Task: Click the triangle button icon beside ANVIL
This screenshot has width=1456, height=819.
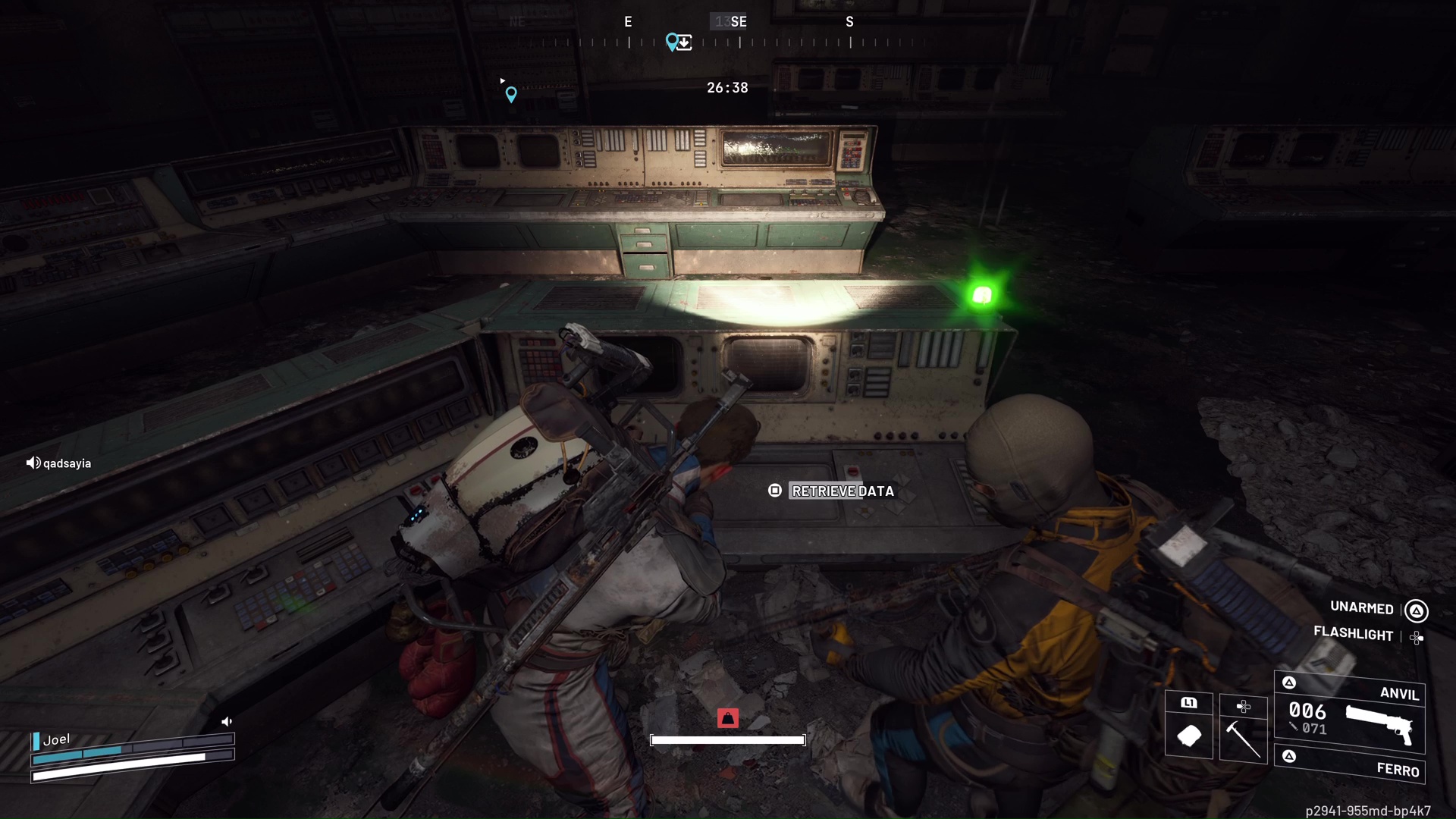Action: pyautogui.click(x=1288, y=682)
